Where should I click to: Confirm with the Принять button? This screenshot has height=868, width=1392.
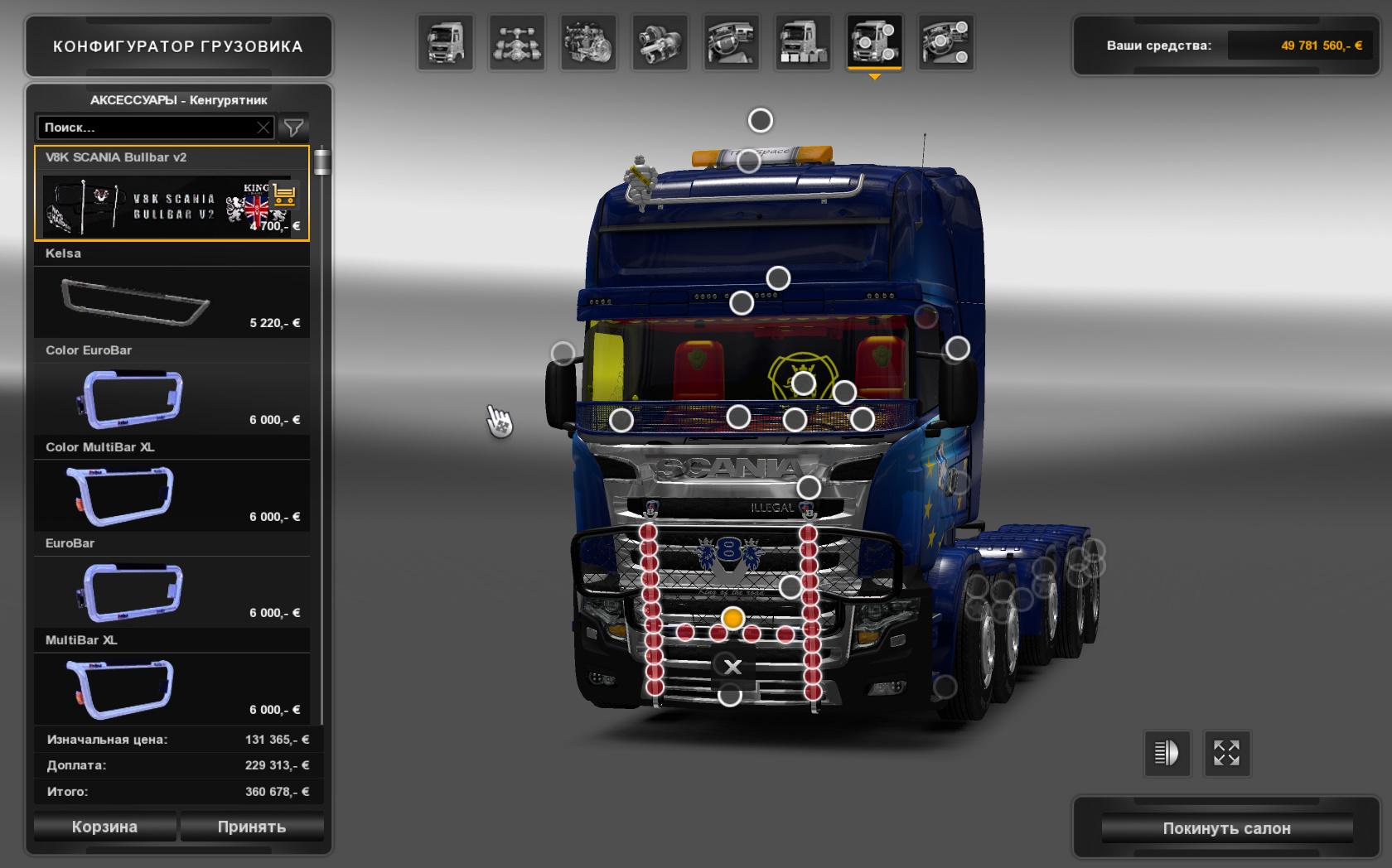coord(251,827)
